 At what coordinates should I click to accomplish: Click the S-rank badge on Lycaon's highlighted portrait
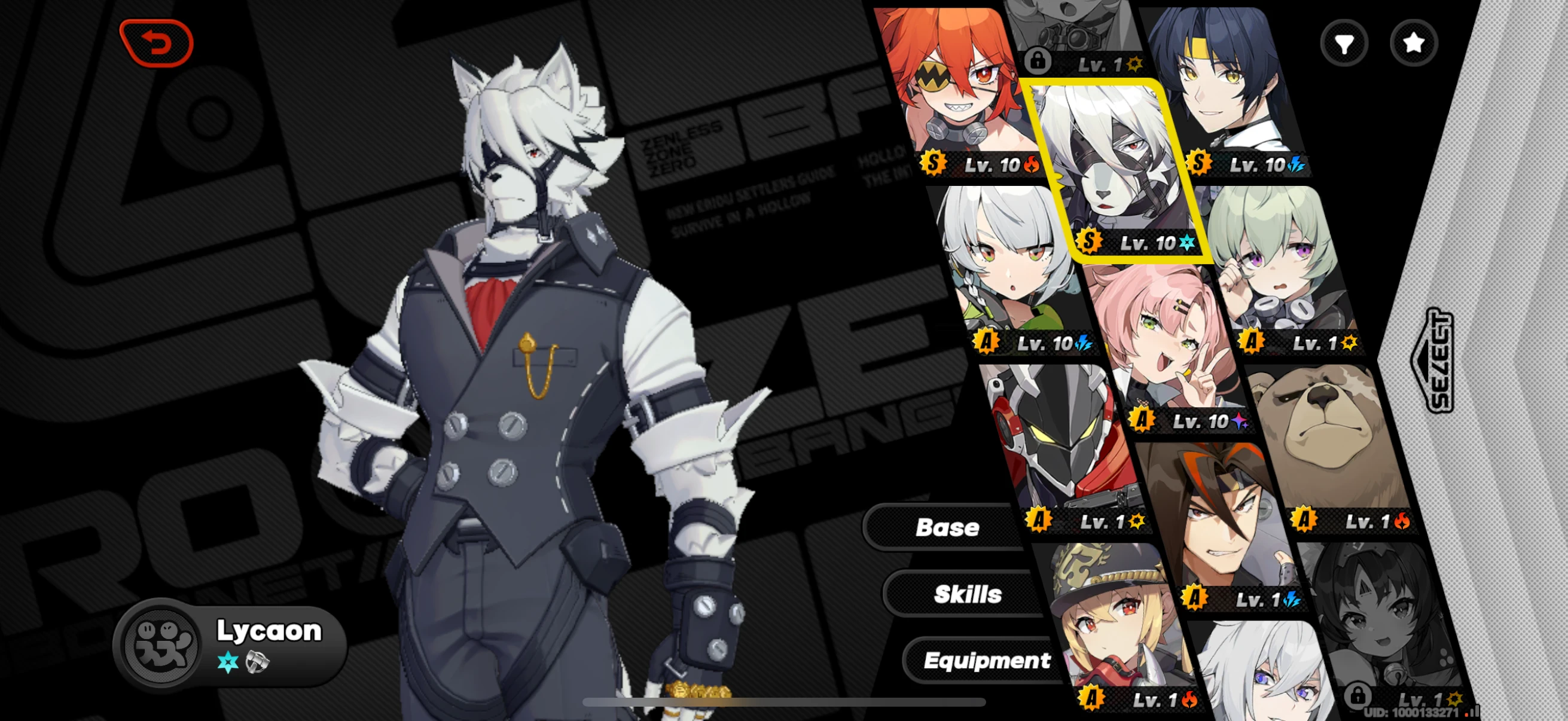coord(1089,241)
